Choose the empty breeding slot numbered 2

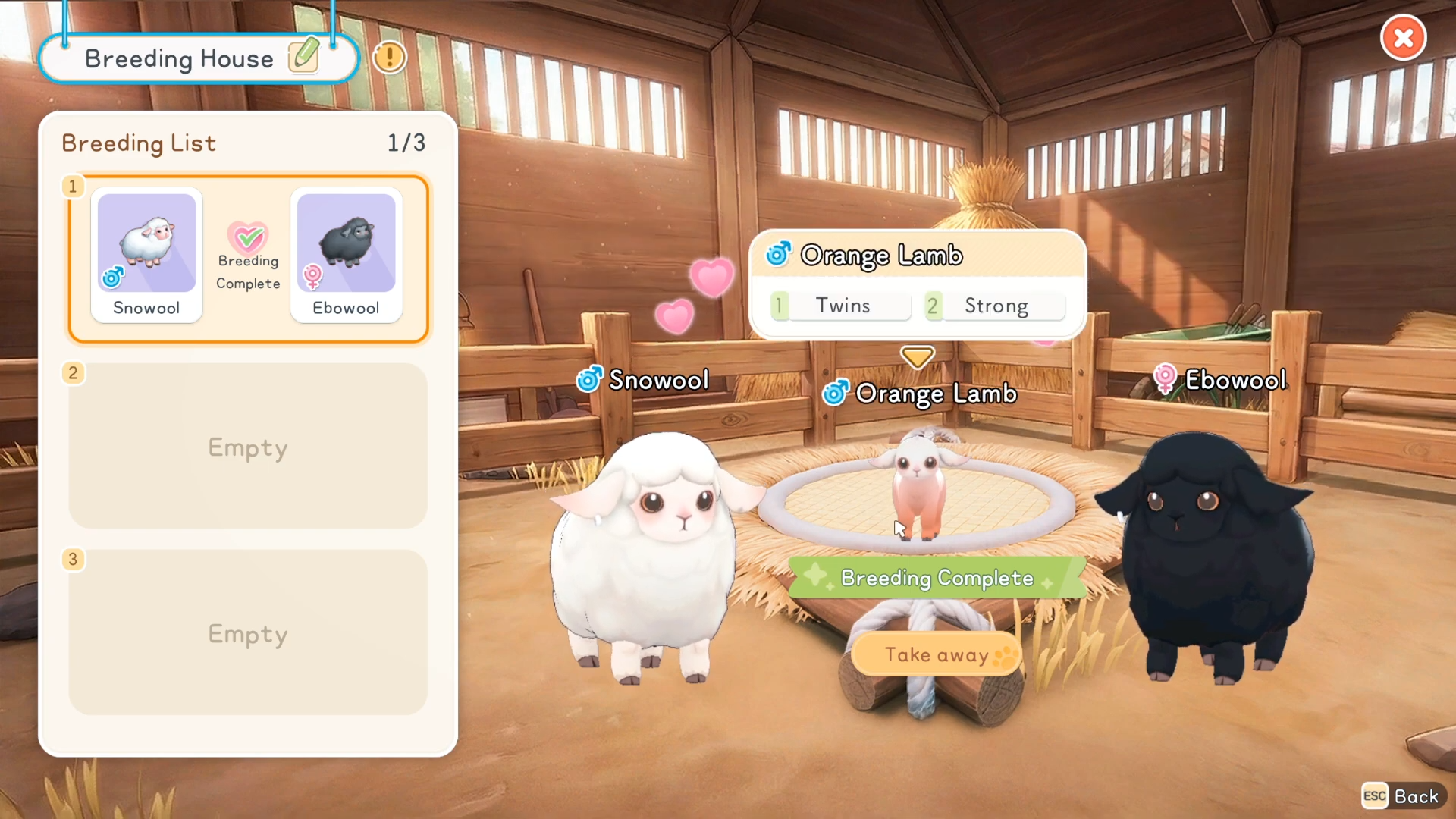click(x=248, y=447)
